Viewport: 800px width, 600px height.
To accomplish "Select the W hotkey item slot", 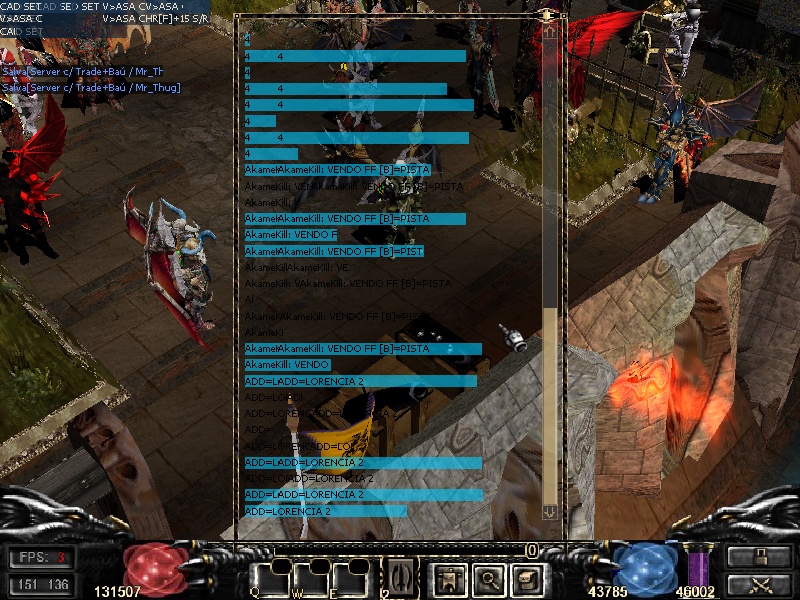I will tap(311, 578).
